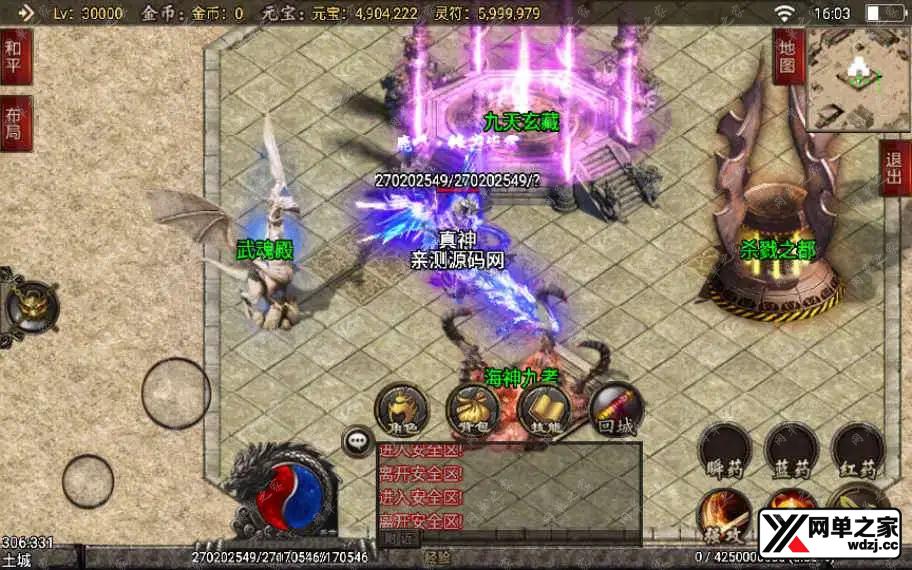Open the 地图 map button
Screen dimensions: 912x570
coord(787,56)
